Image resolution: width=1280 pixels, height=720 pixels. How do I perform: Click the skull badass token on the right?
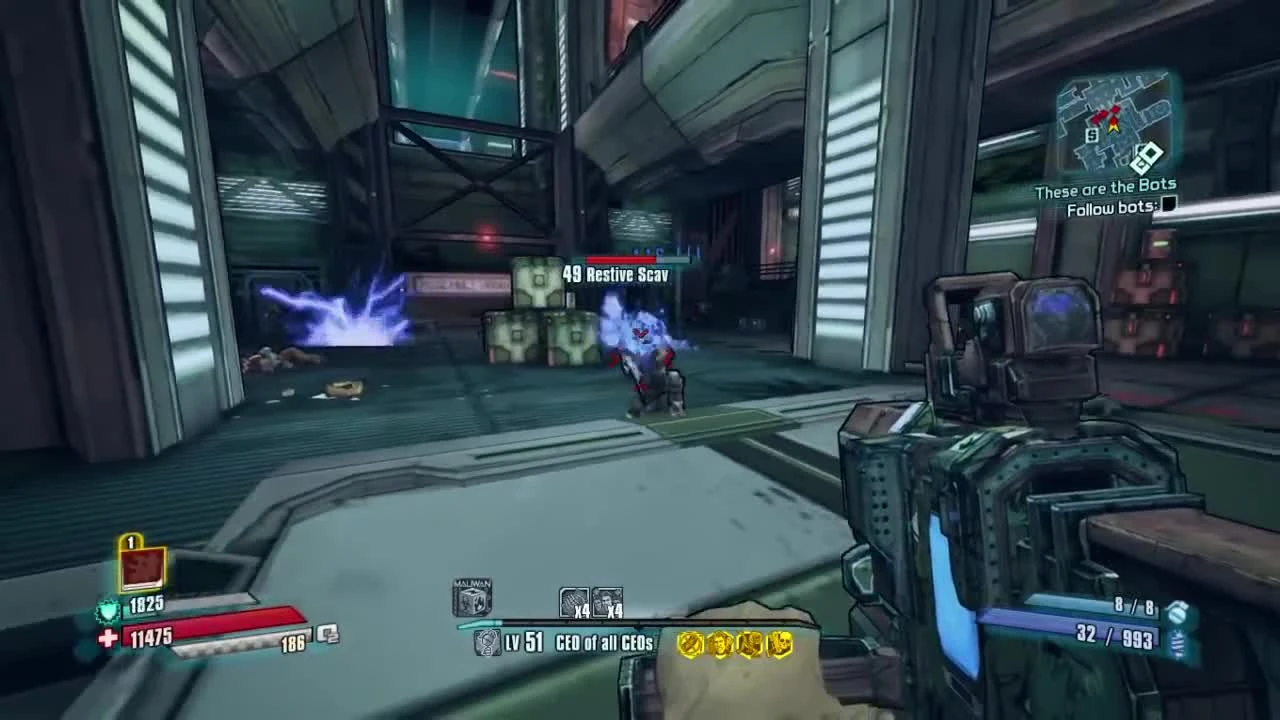[778, 644]
